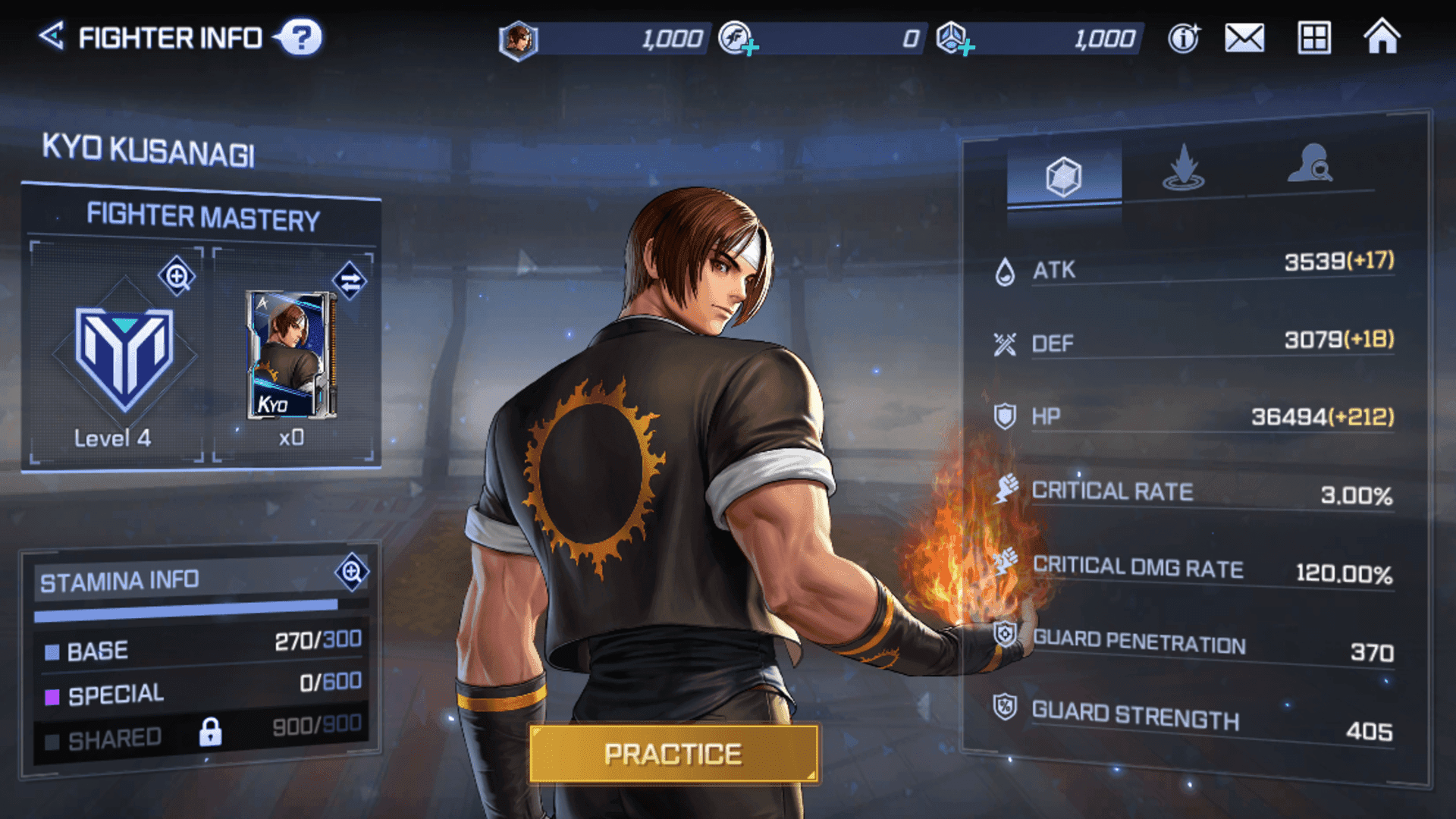Open the info notice icon
Viewport: 1456px width, 819px height.
(1183, 38)
